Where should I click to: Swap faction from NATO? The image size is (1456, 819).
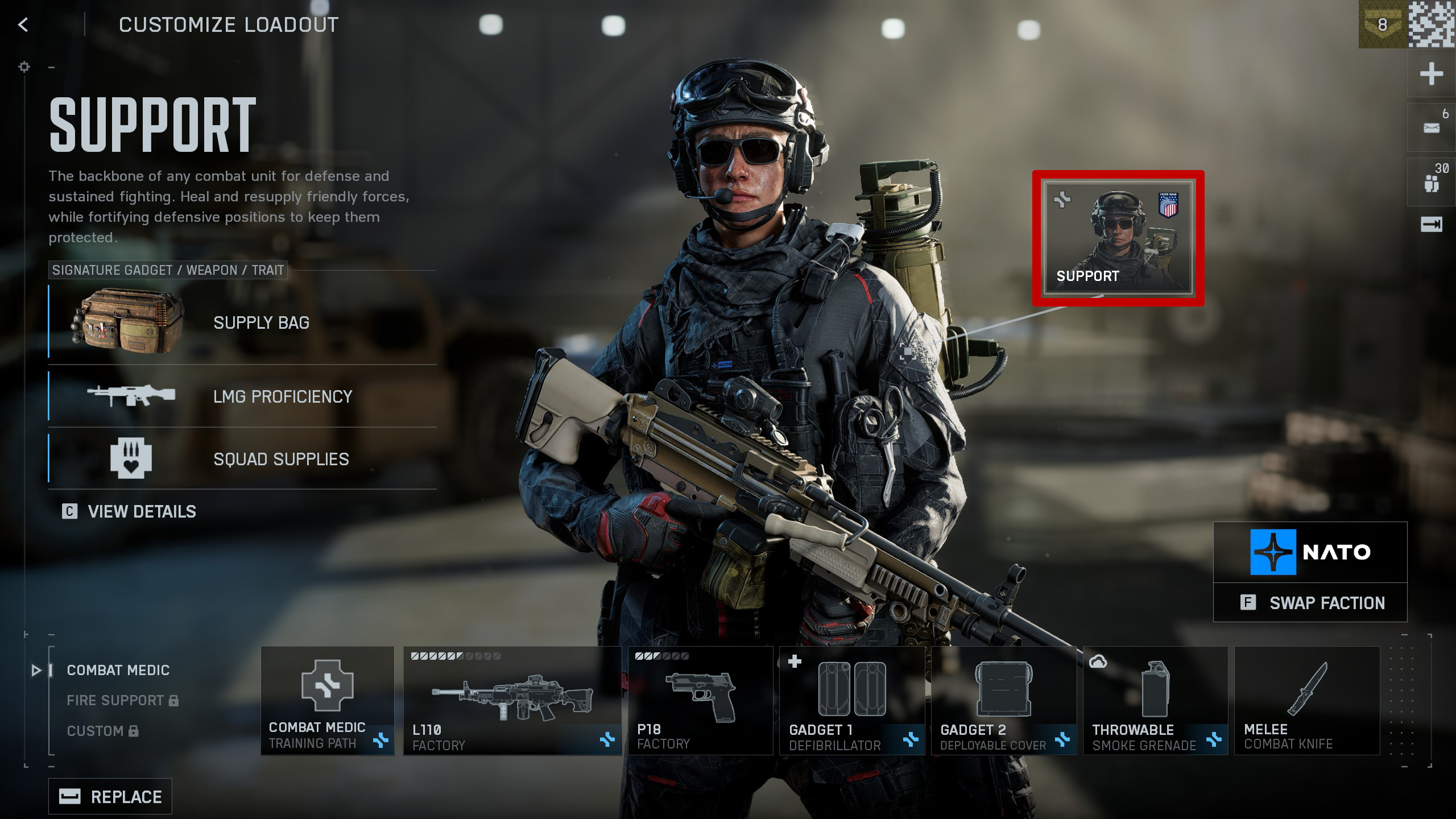[1310, 603]
